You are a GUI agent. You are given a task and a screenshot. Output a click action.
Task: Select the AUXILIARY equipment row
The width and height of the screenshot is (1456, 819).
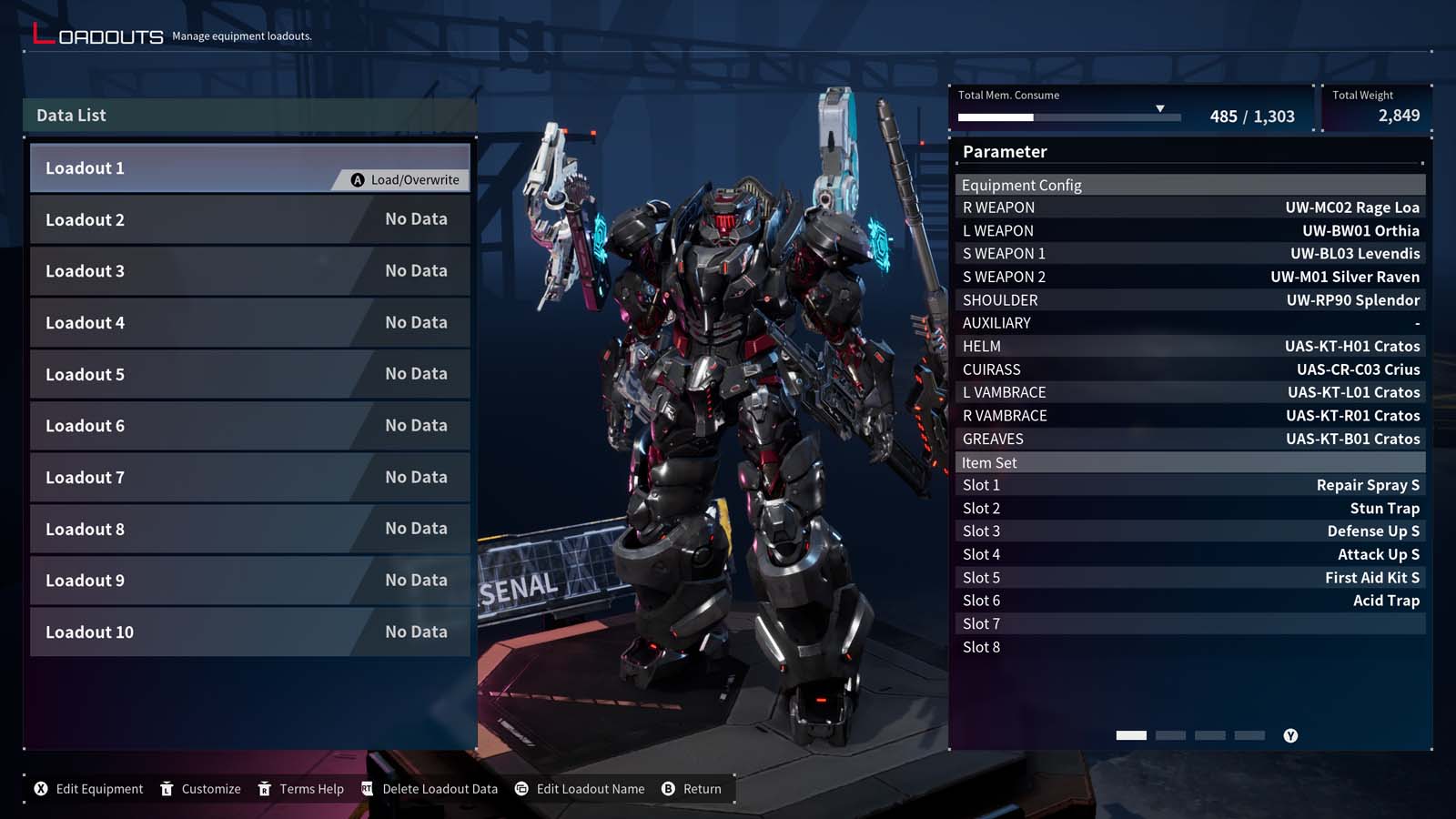1188,323
